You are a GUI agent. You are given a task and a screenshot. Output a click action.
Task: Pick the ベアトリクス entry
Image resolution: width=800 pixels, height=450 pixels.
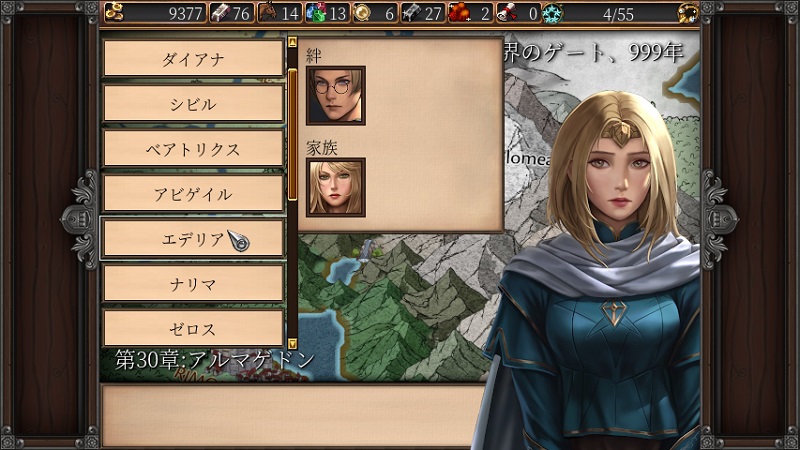pyautogui.click(x=193, y=149)
